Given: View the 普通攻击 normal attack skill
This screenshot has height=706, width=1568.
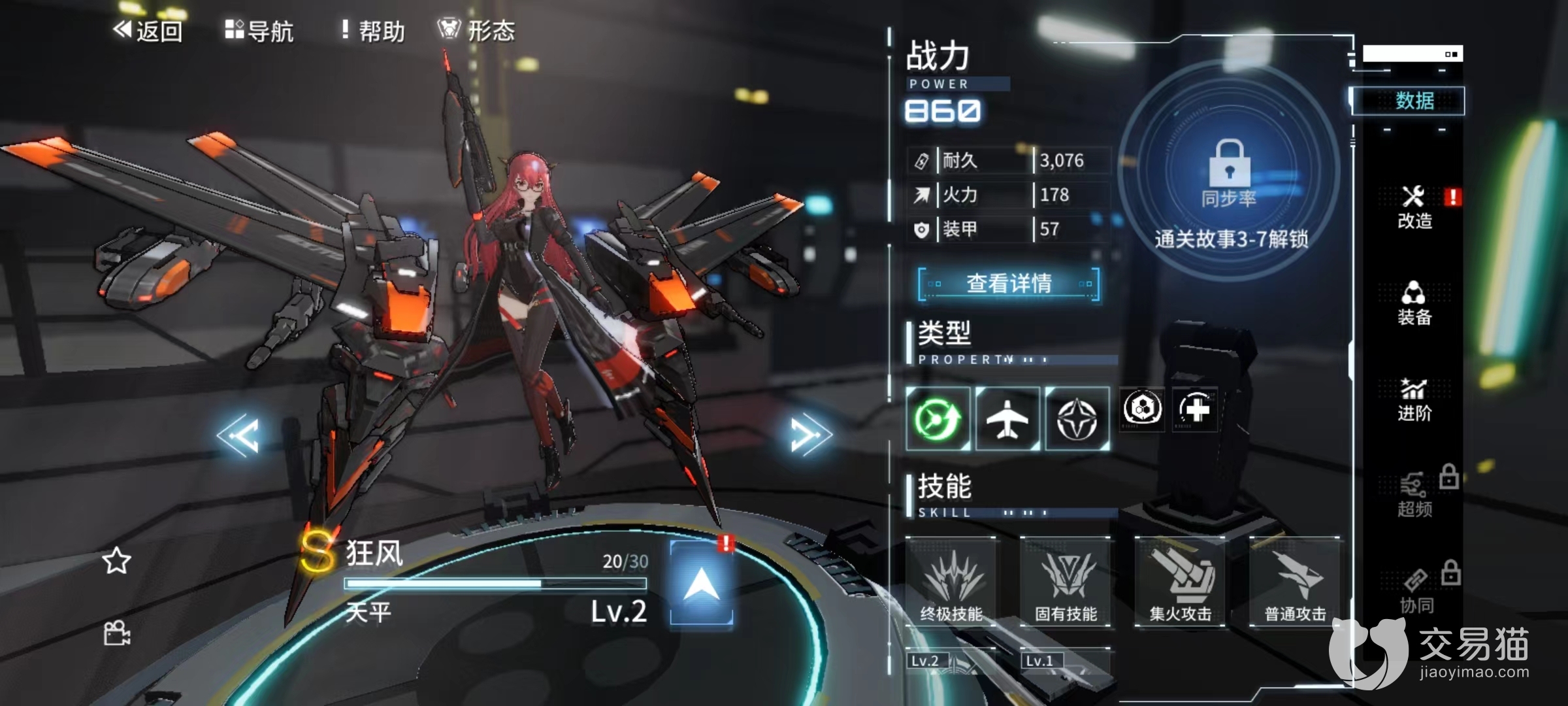Looking at the screenshot, I should tap(1295, 582).
